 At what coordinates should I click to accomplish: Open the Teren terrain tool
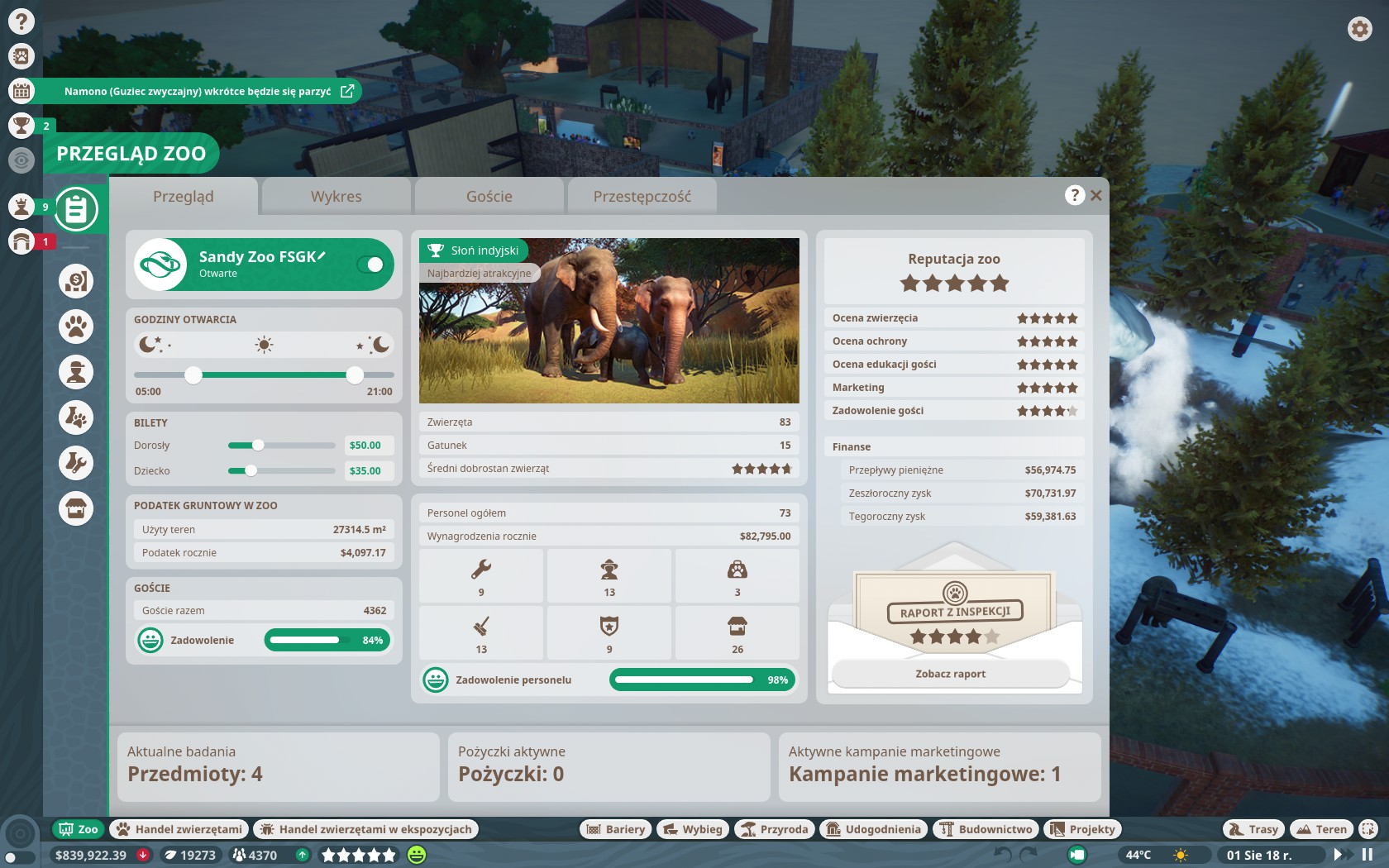tap(1321, 829)
